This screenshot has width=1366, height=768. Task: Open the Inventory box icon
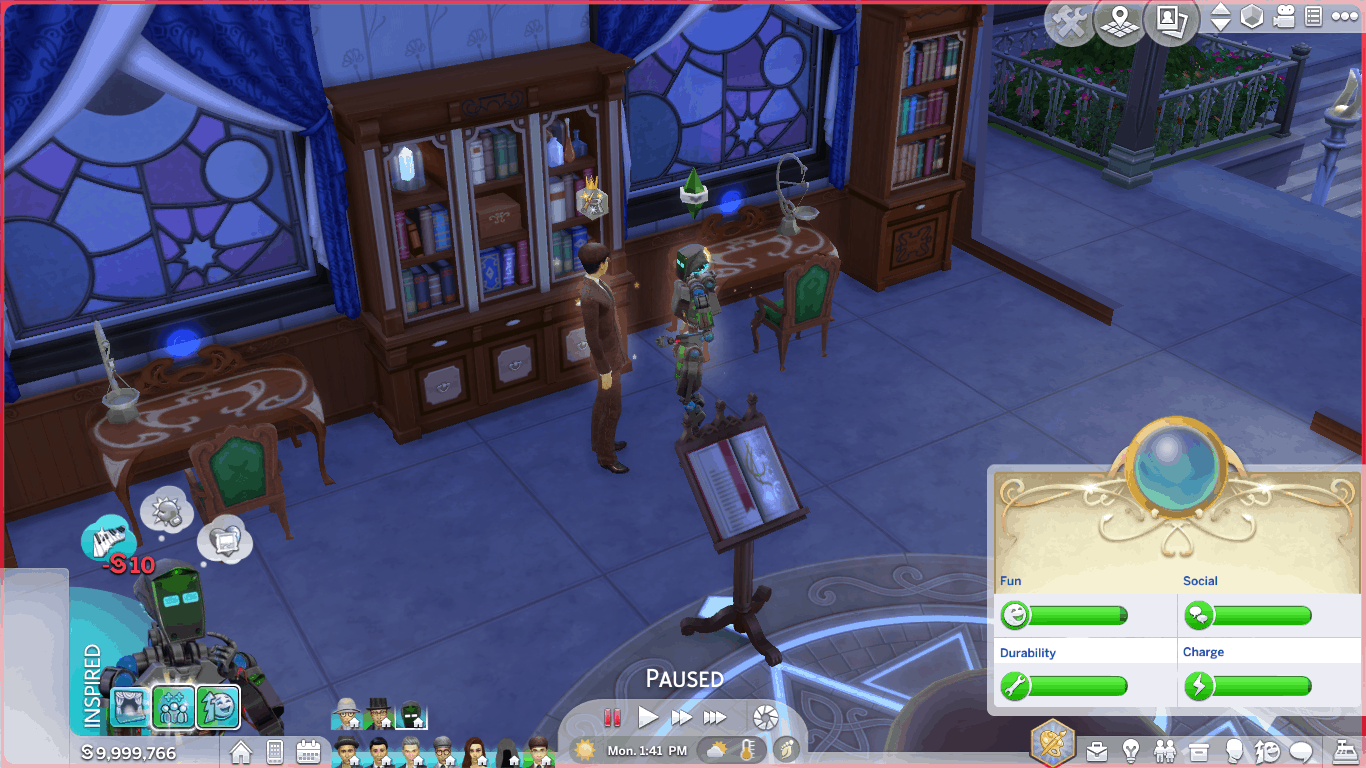pyautogui.click(x=1199, y=751)
